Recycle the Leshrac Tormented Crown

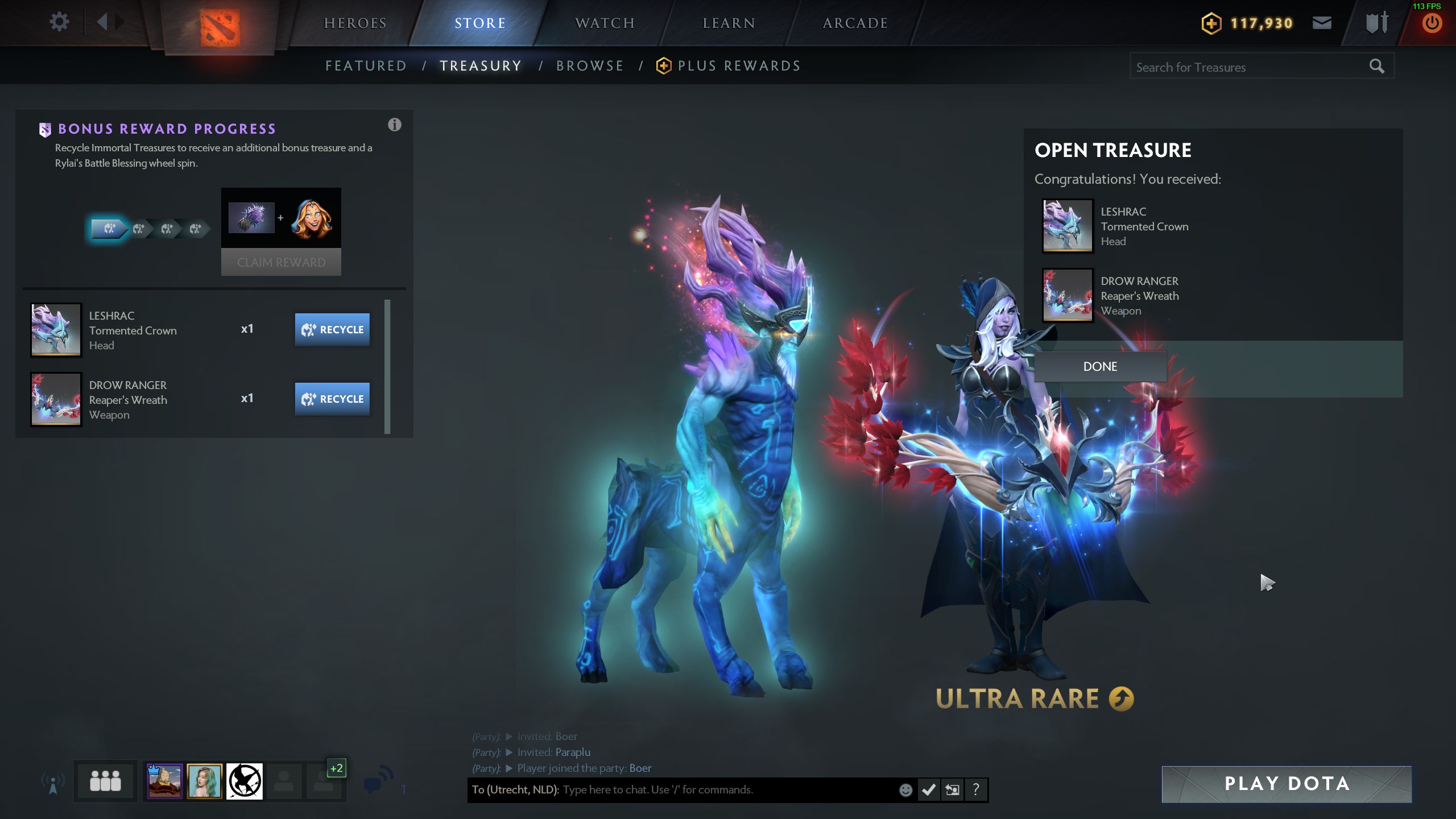tap(332, 330)
